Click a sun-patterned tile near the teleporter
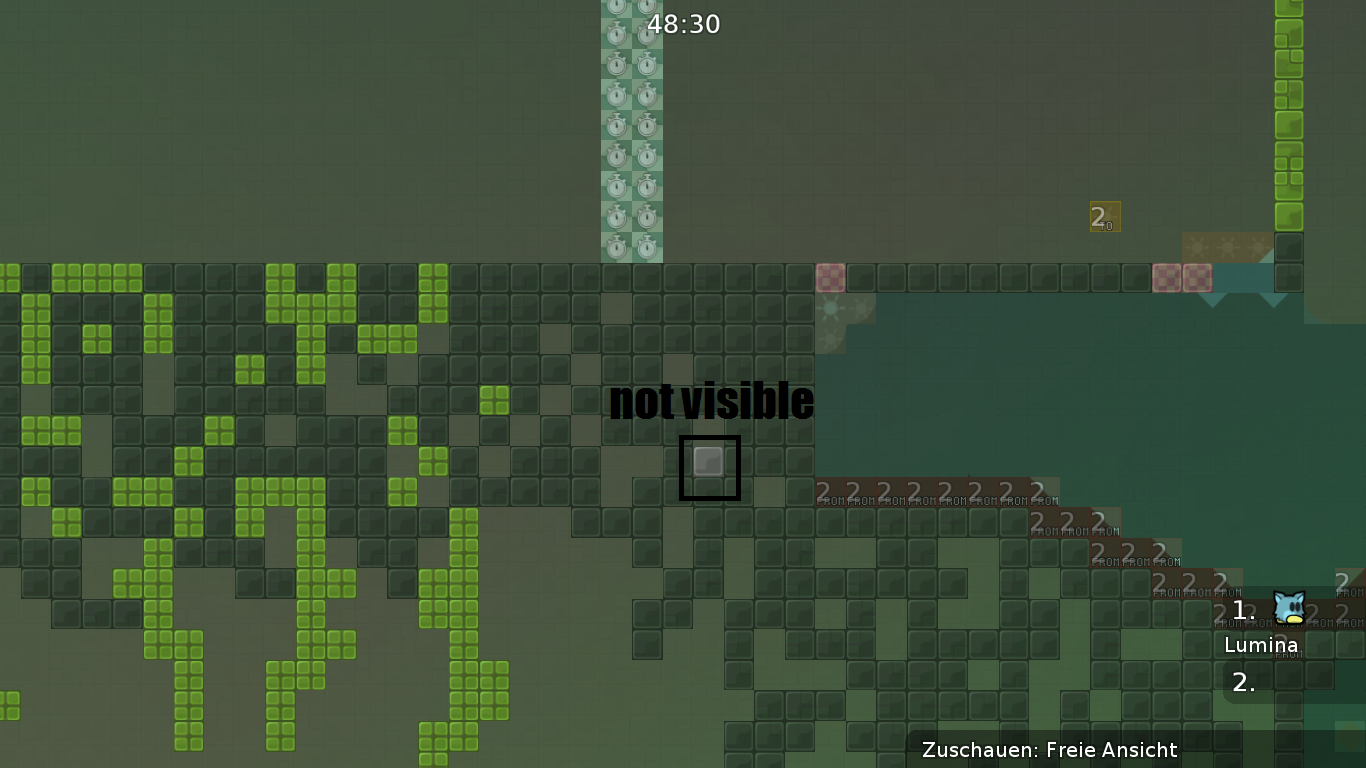1366x768 pixels. click(1228, 248)
